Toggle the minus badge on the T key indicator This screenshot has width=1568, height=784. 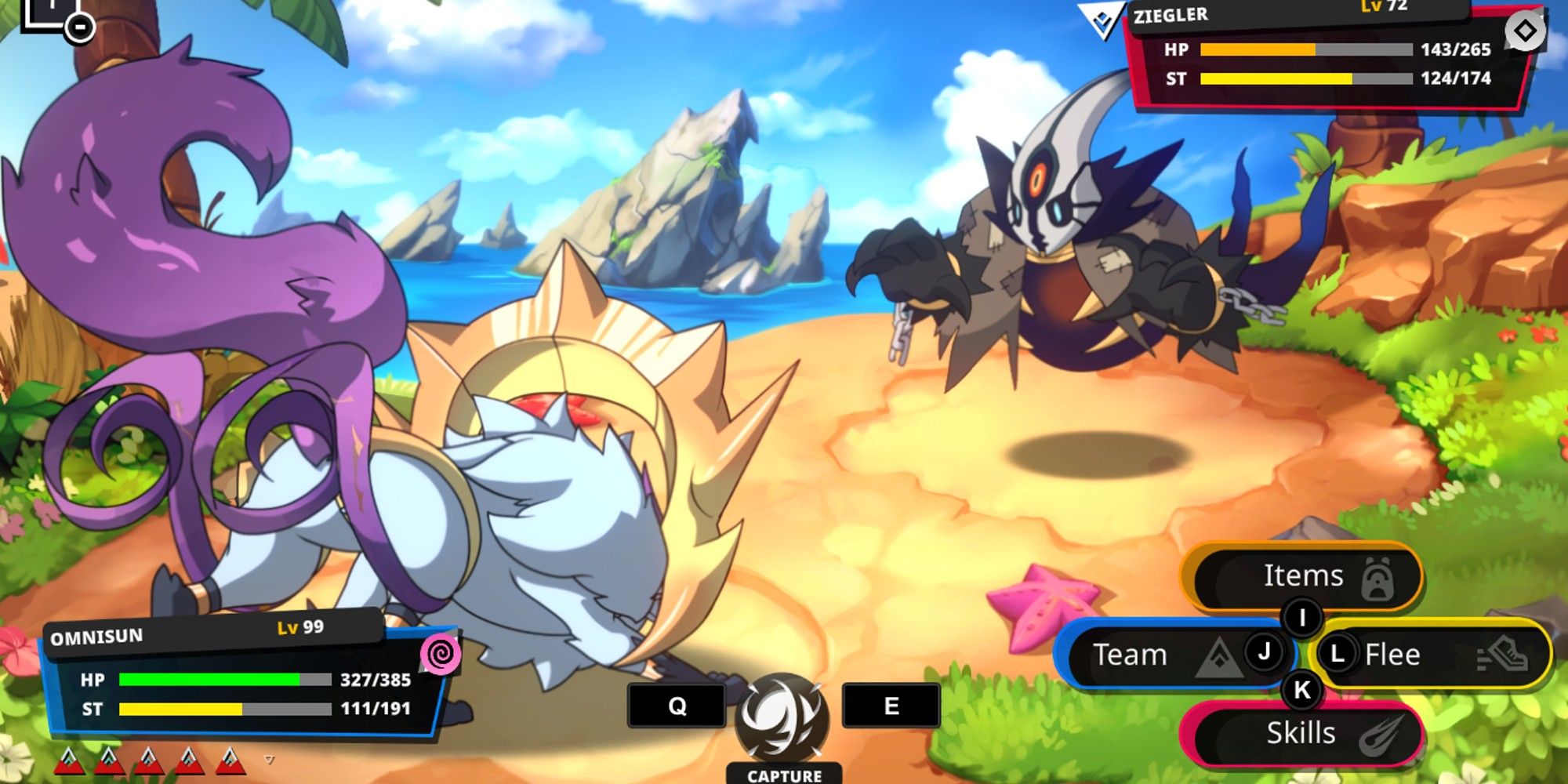[x=78, y=29]
